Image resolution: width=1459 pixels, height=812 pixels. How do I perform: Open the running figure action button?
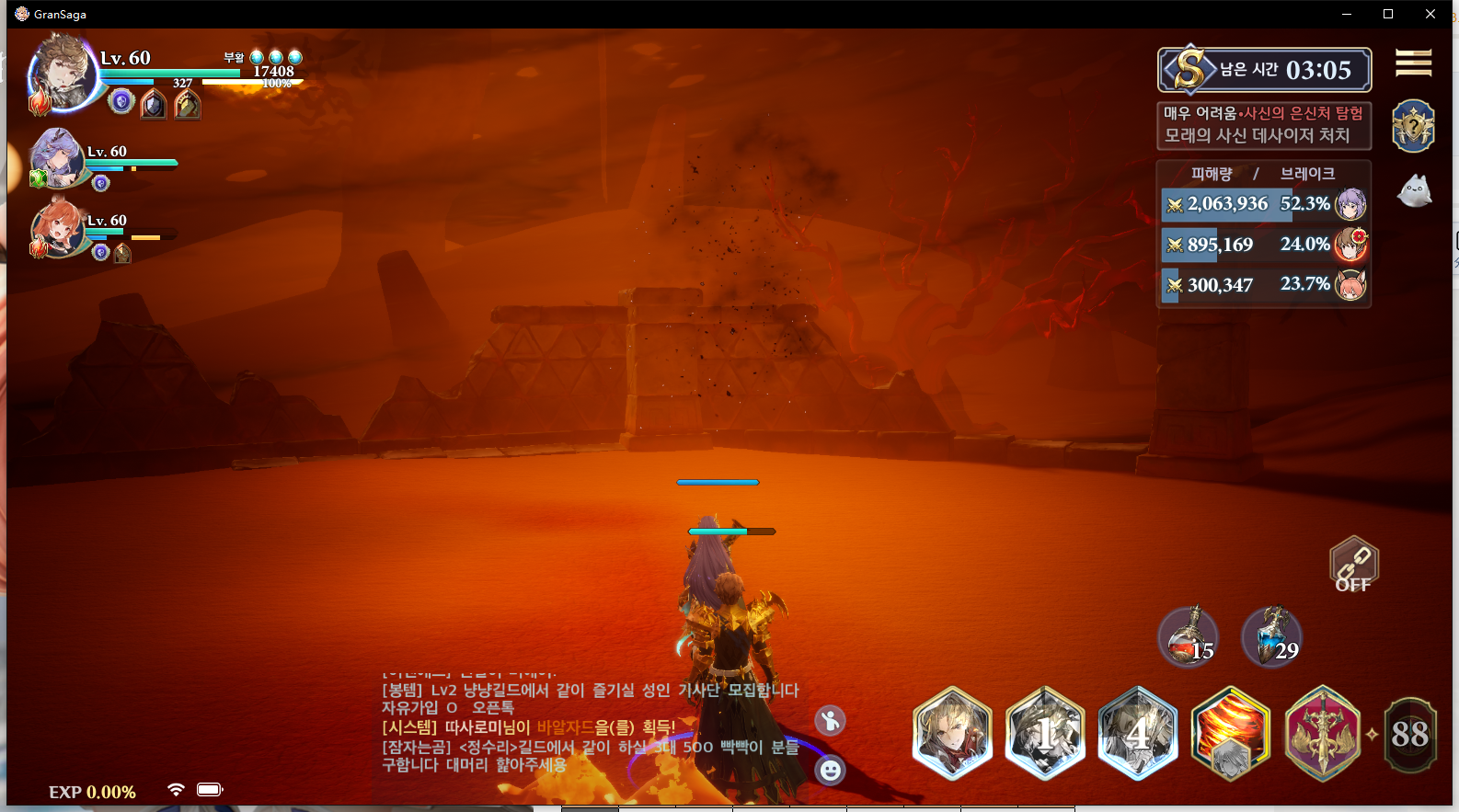click(x=830, y=721)
